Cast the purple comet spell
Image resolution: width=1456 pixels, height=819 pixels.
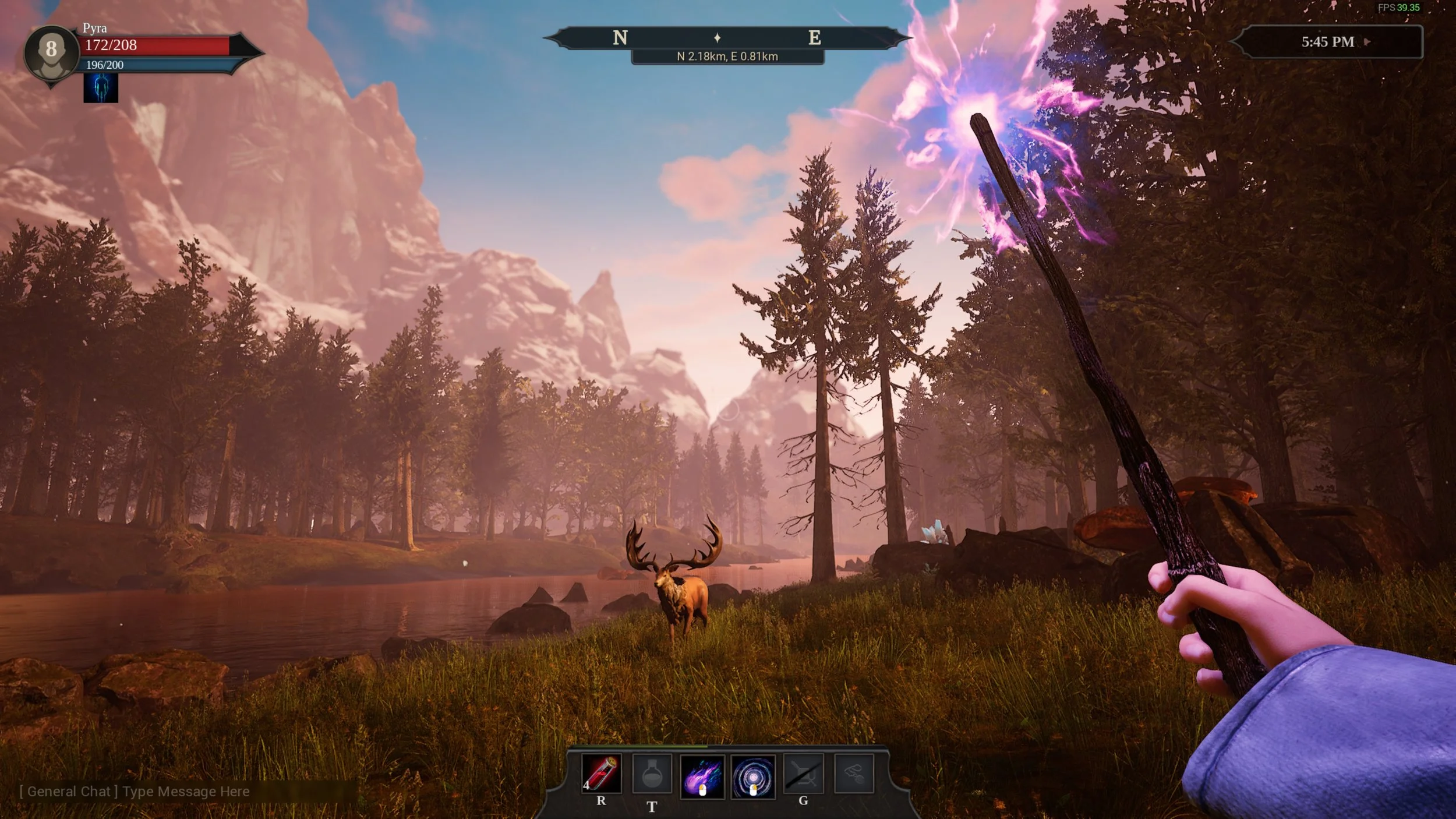coord(702,776)
